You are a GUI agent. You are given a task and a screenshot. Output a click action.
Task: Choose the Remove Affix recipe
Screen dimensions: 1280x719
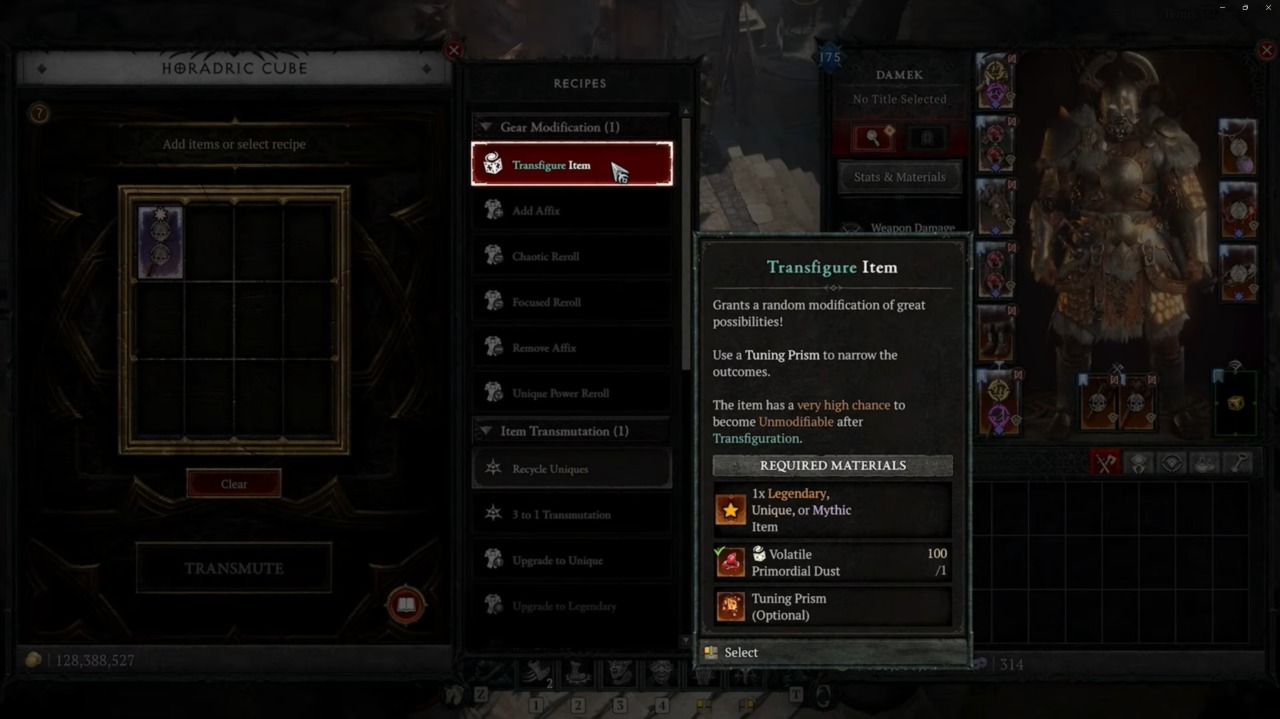pos(571,348)
